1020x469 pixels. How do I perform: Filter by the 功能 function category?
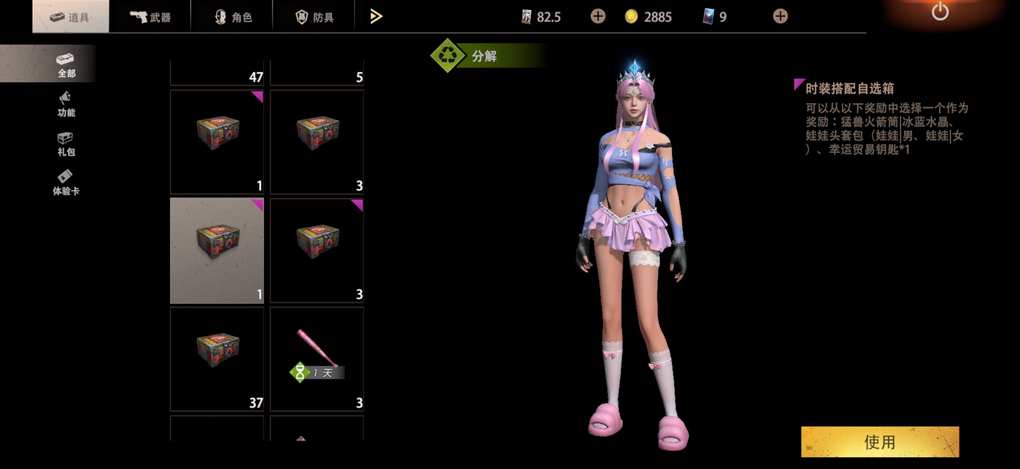click(66, 104)
